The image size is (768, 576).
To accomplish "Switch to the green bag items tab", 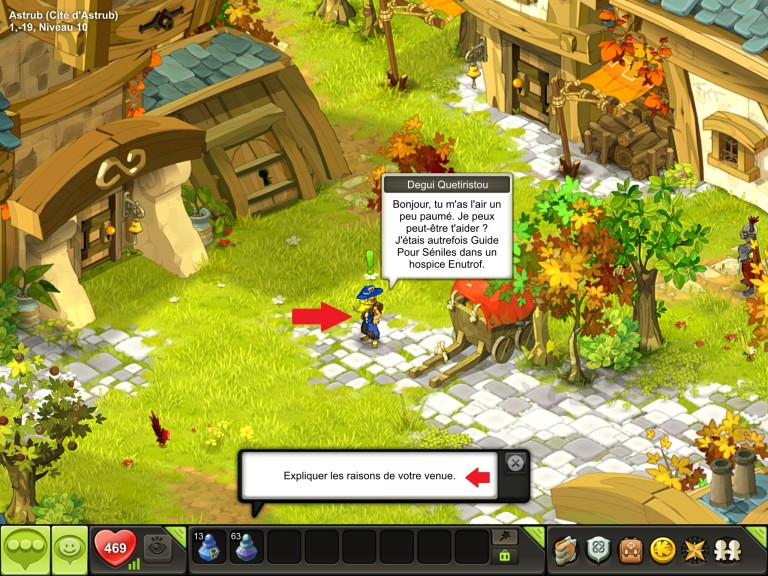I will pyautogui.click(x=505, y=555).
